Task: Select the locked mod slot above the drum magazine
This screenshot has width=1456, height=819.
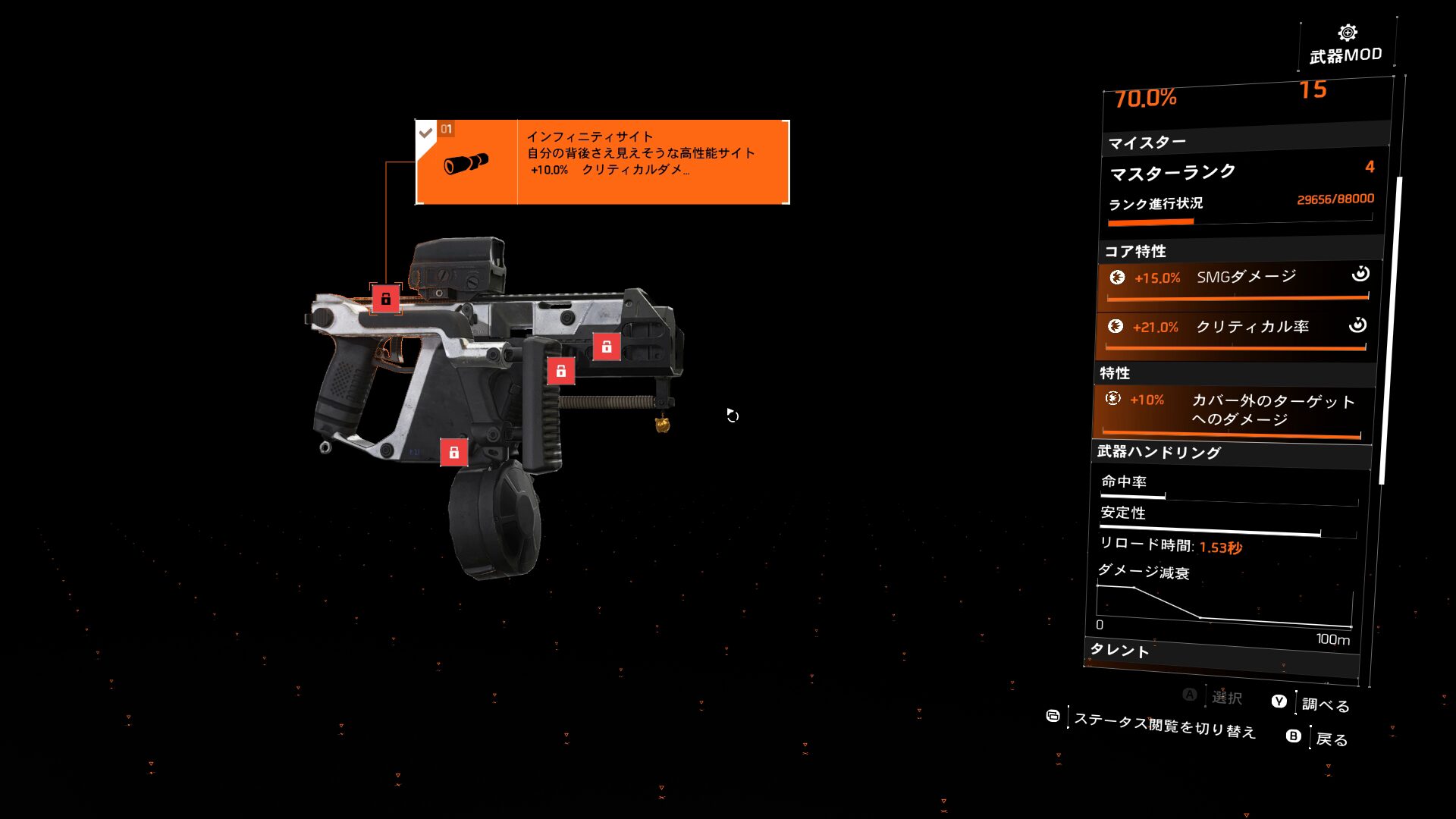Action: (453, 453)
